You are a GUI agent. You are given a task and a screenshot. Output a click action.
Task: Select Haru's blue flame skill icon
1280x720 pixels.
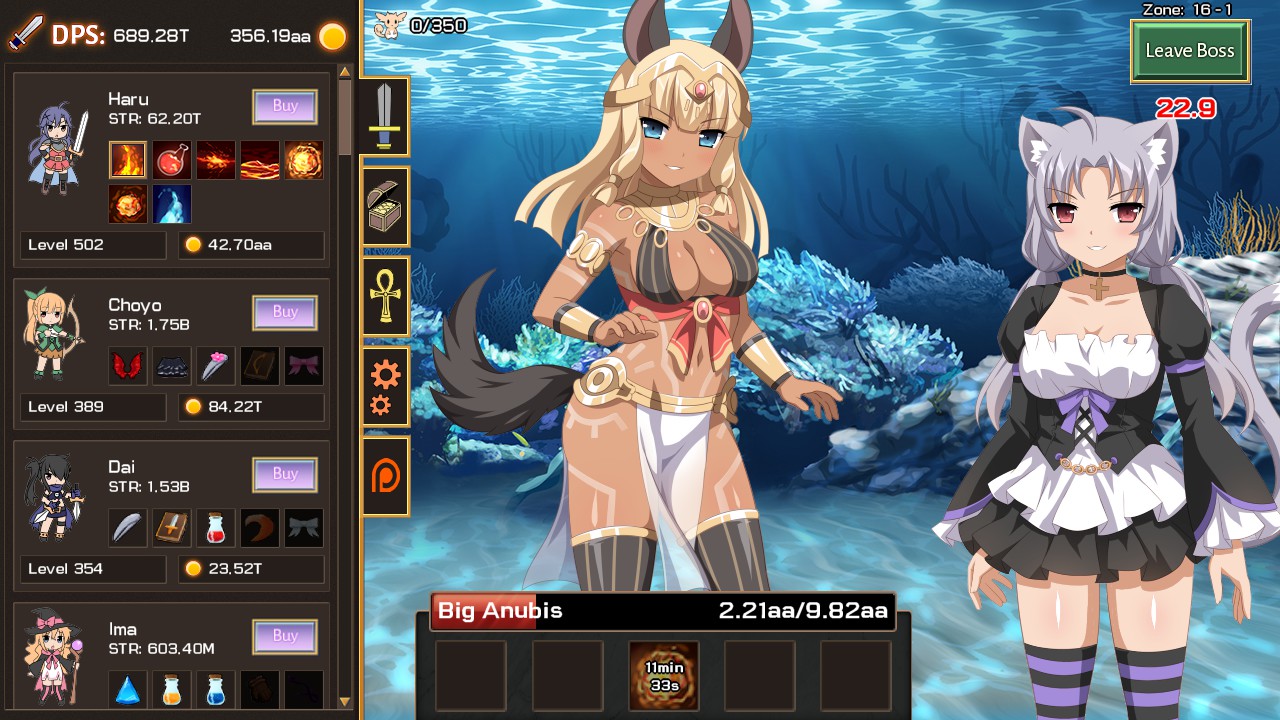(x=172, y=204)
